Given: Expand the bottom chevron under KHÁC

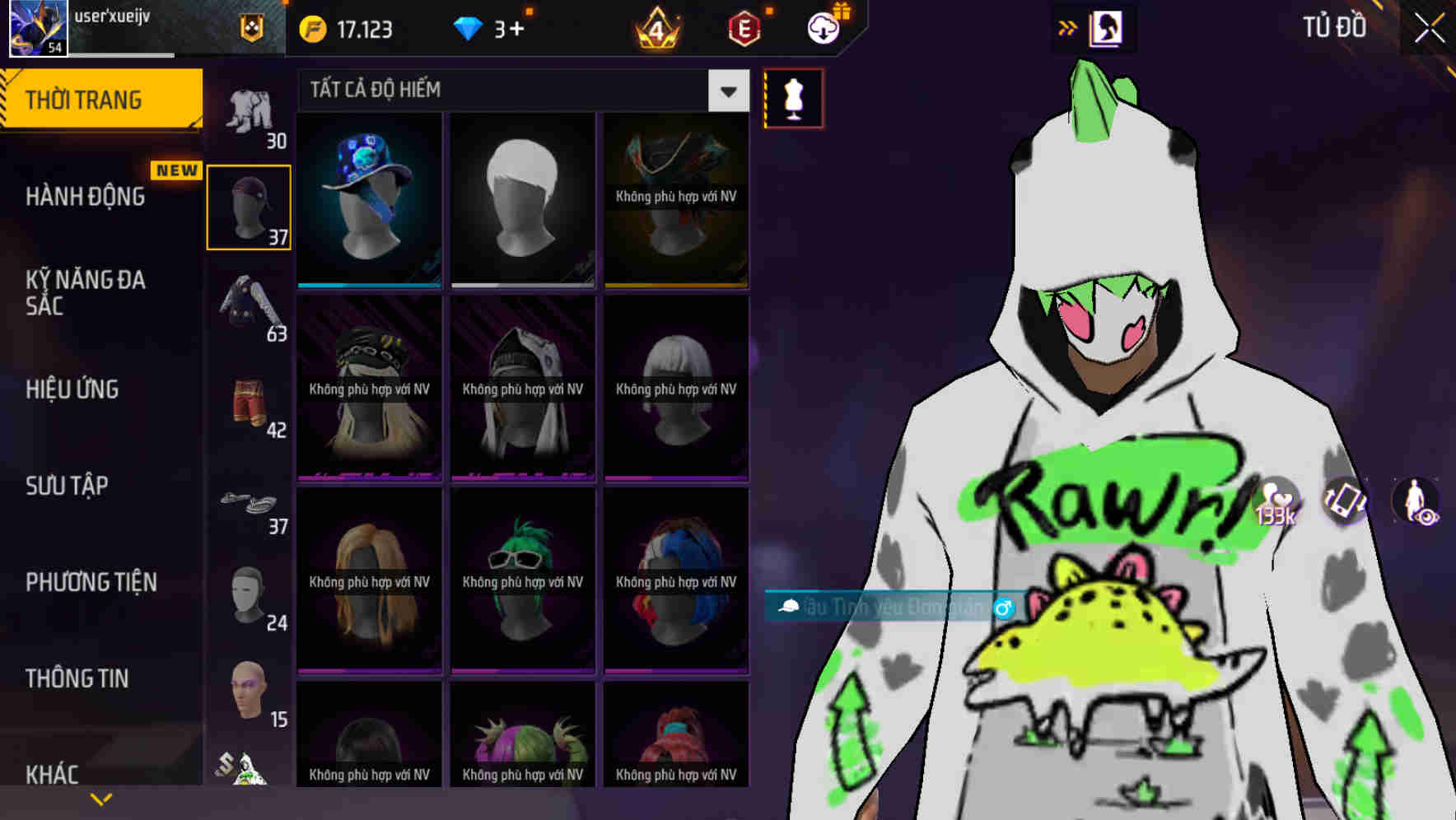Looking at the screenshot, I should pyautogui.click(x=102, y=798).
